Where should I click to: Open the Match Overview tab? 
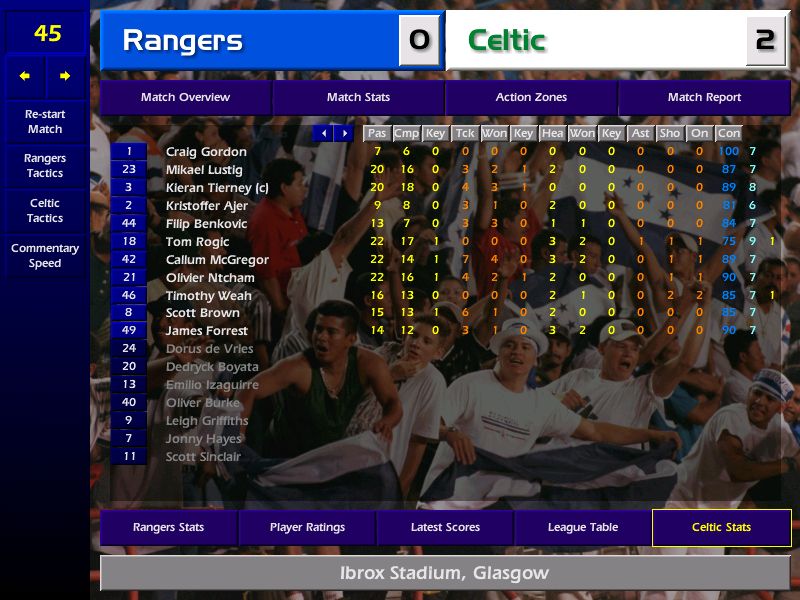click(185, 97)
